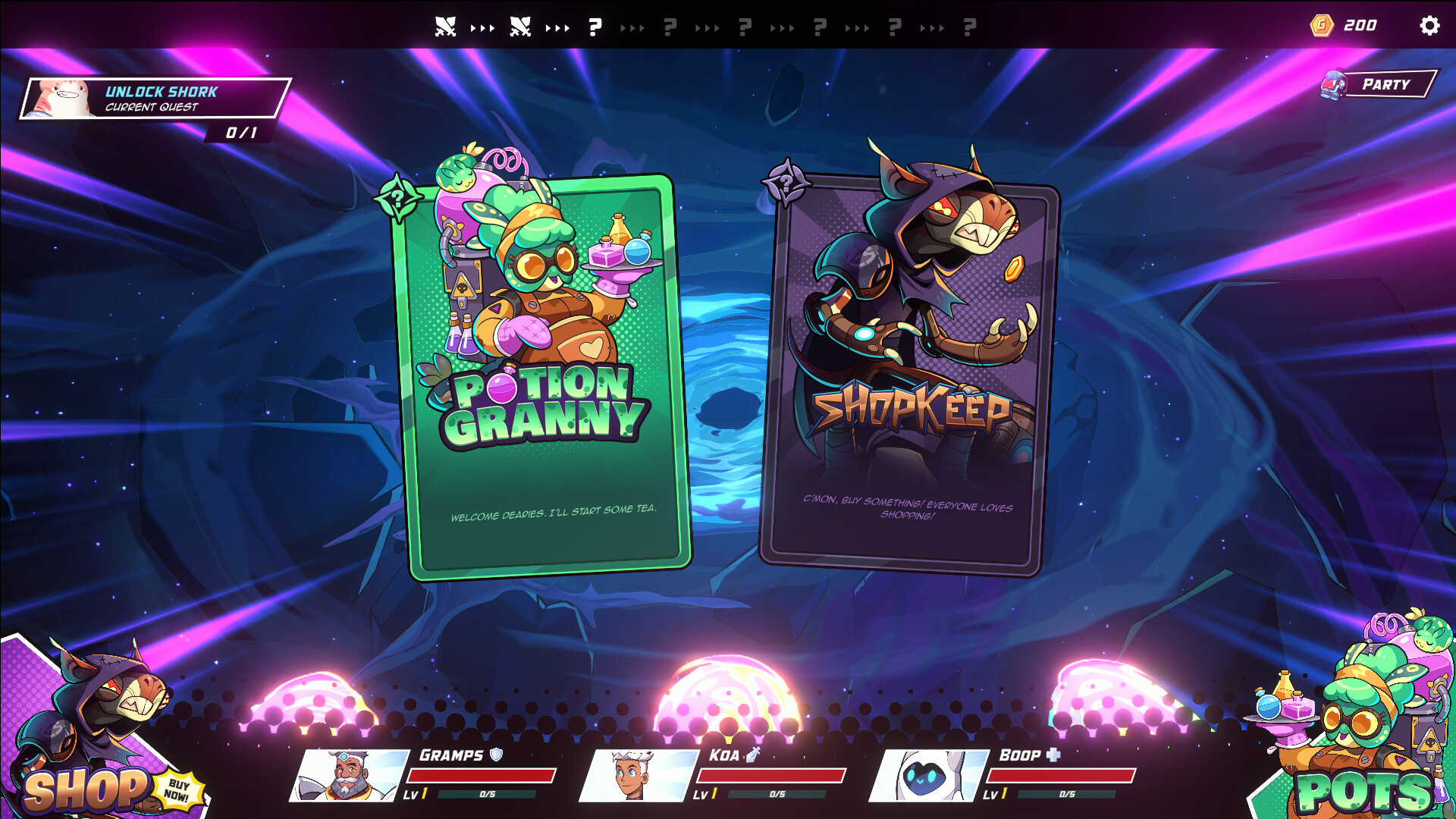Click the question badge on the Shopkeep card
The height and width of the screenshot is (819, 1456).
pyautogui.click(x=786, y=184)
